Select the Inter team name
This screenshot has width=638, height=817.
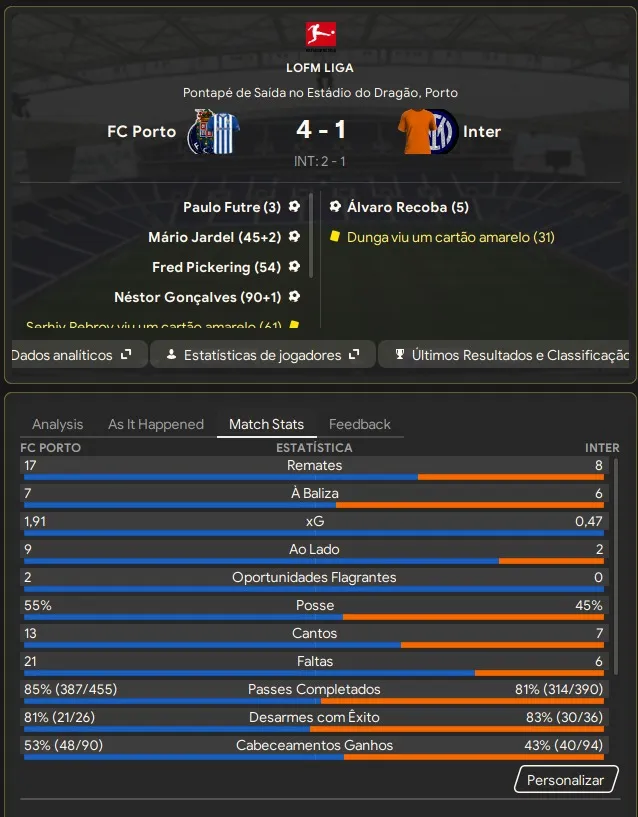coord(482,131)
